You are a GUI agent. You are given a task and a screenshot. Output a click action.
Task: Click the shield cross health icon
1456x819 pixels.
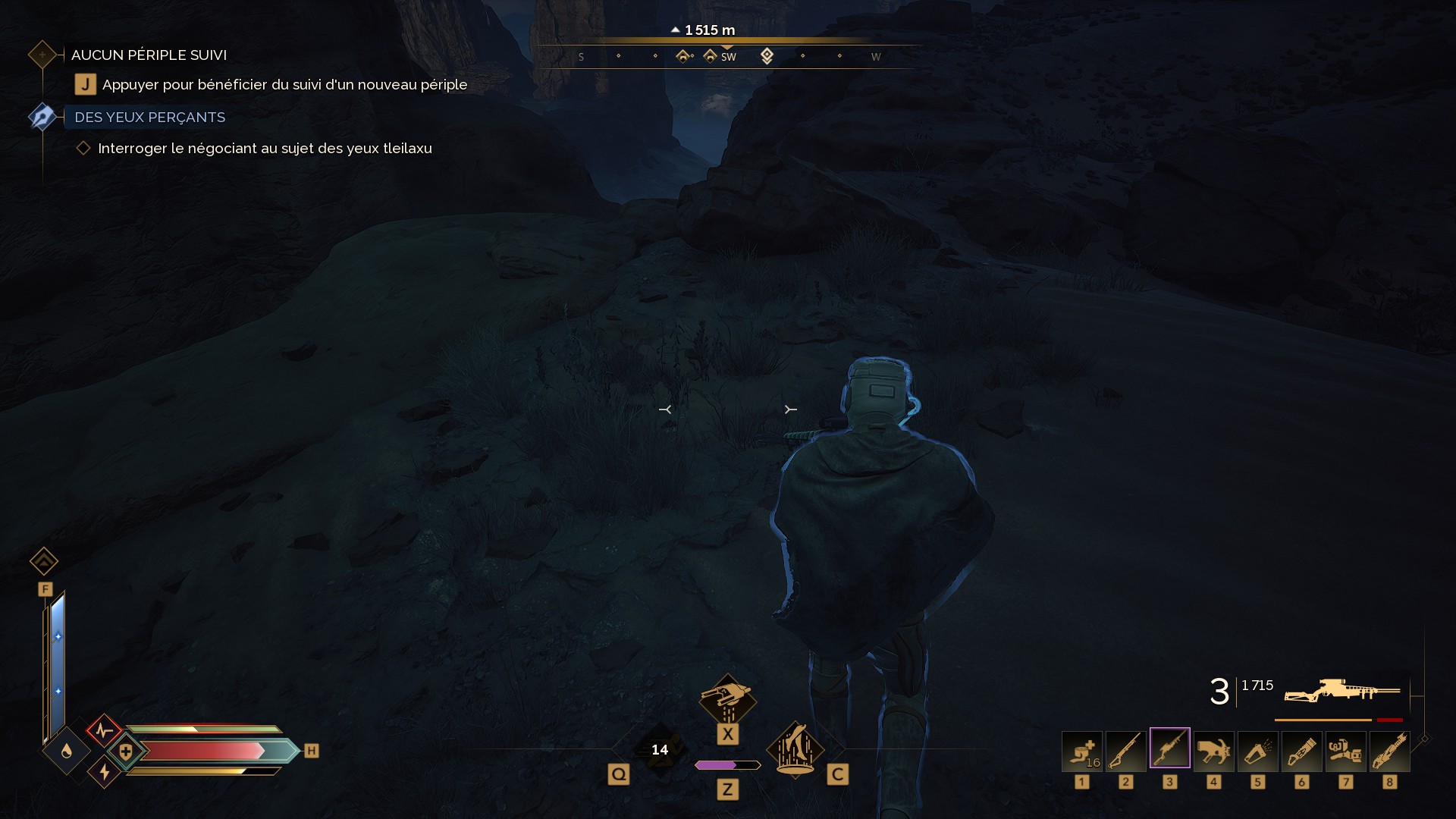click(x=126, y=752)
